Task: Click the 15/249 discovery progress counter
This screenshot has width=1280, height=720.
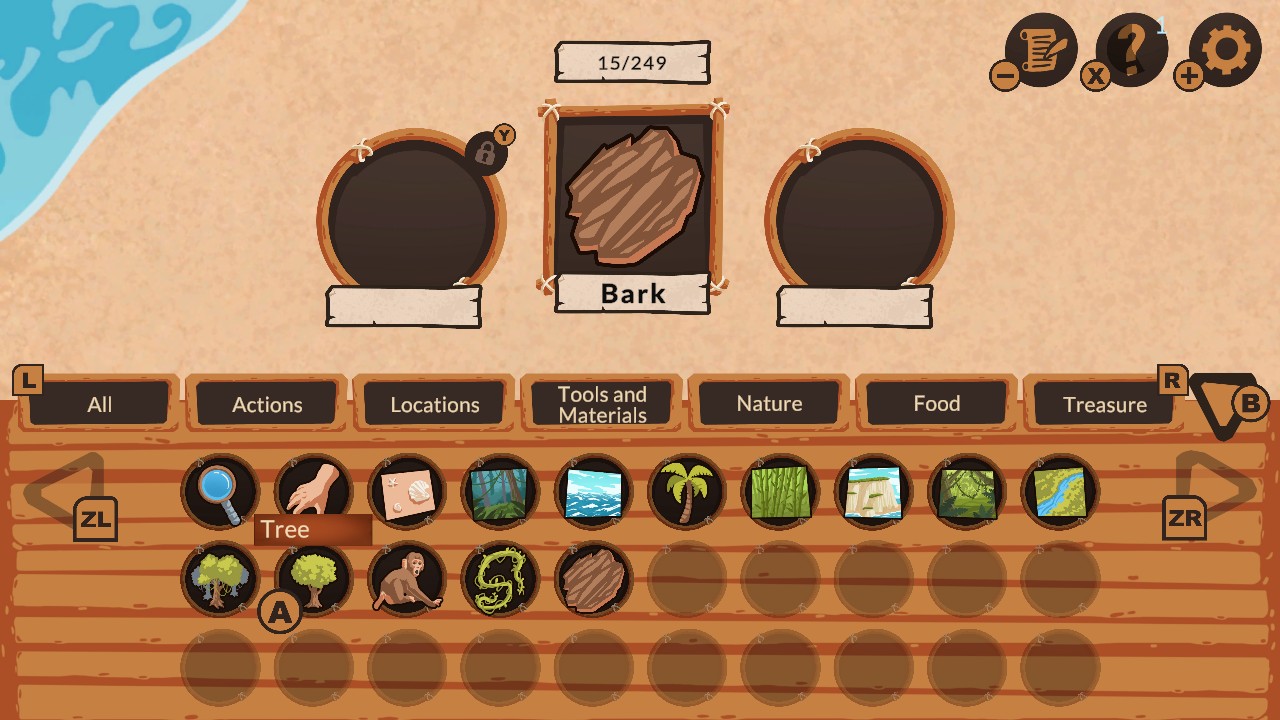Action: [632, 61]
